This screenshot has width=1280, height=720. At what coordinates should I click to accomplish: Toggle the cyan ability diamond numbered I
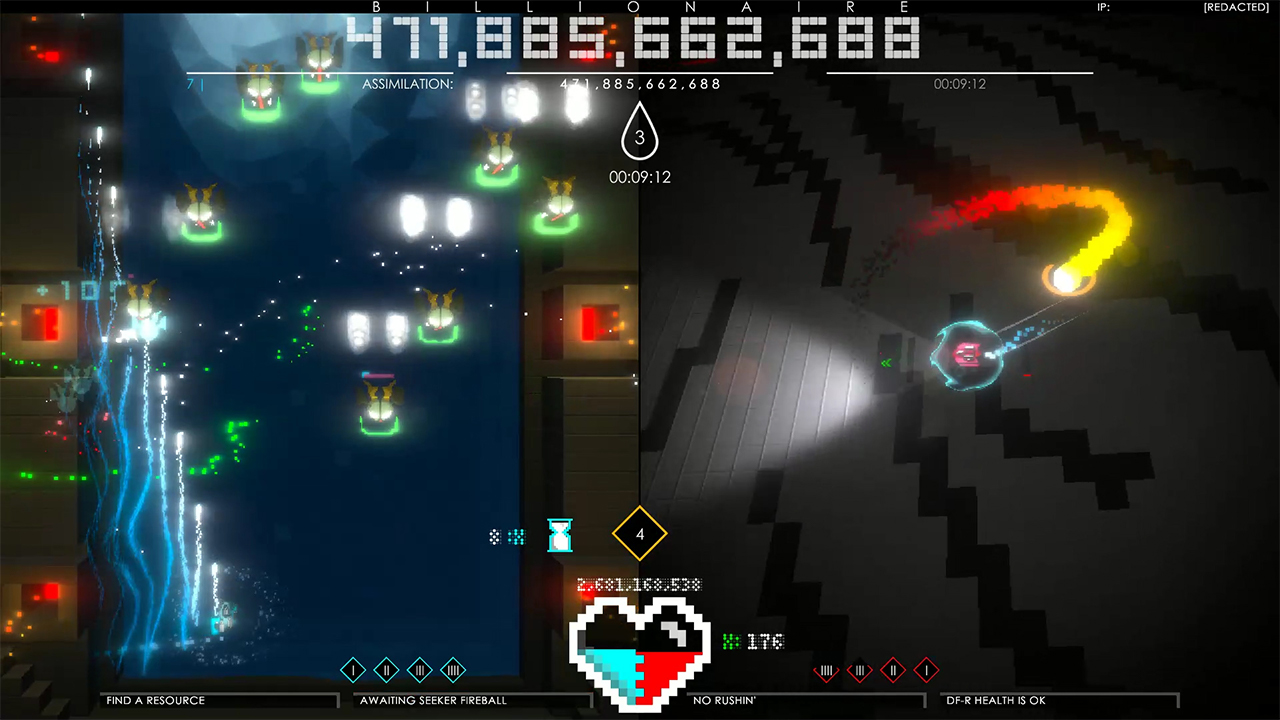coord(351,670)
